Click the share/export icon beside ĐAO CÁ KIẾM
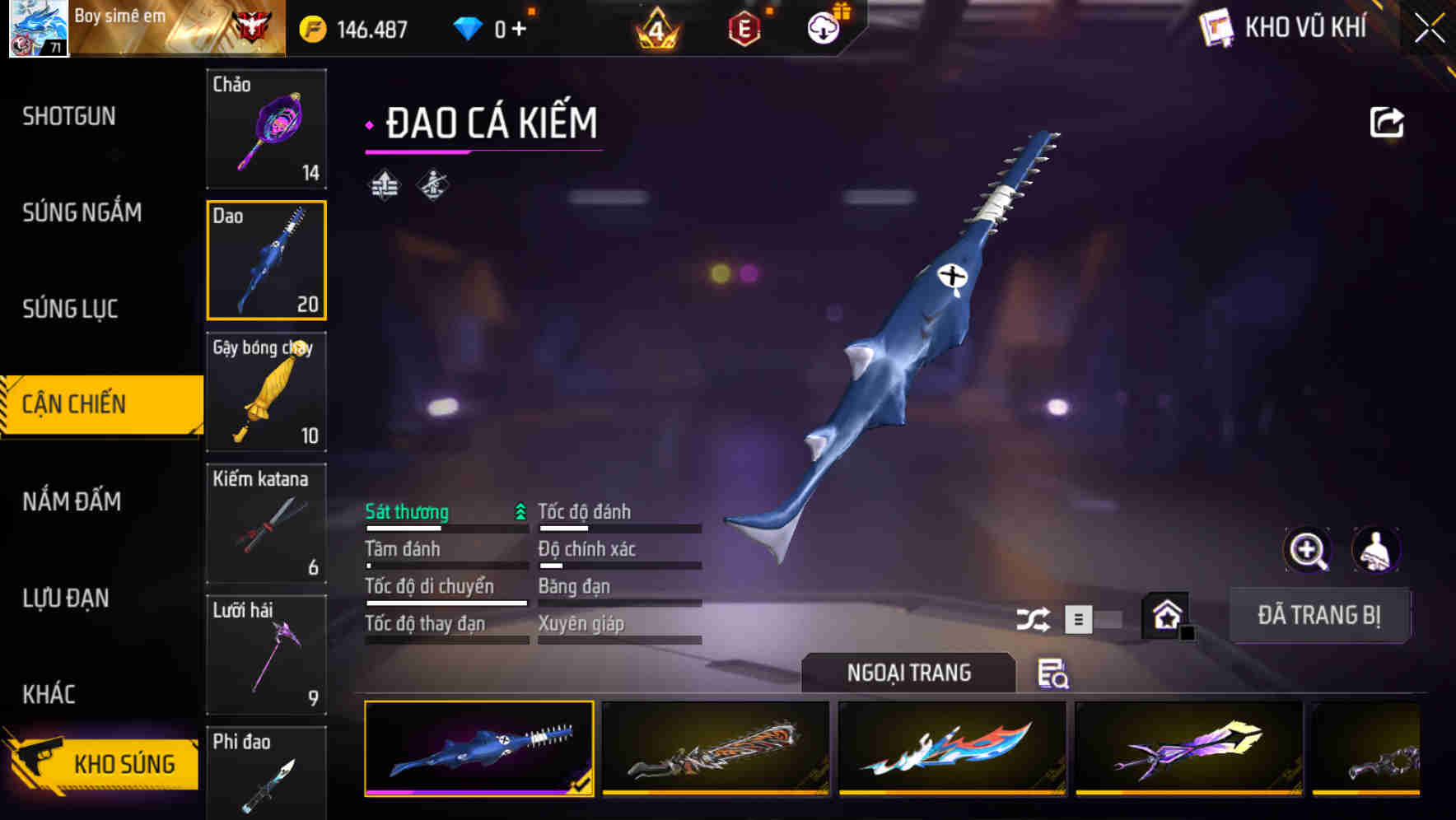The width and height of the screenshot is (1456, 820). [1388, 121]
